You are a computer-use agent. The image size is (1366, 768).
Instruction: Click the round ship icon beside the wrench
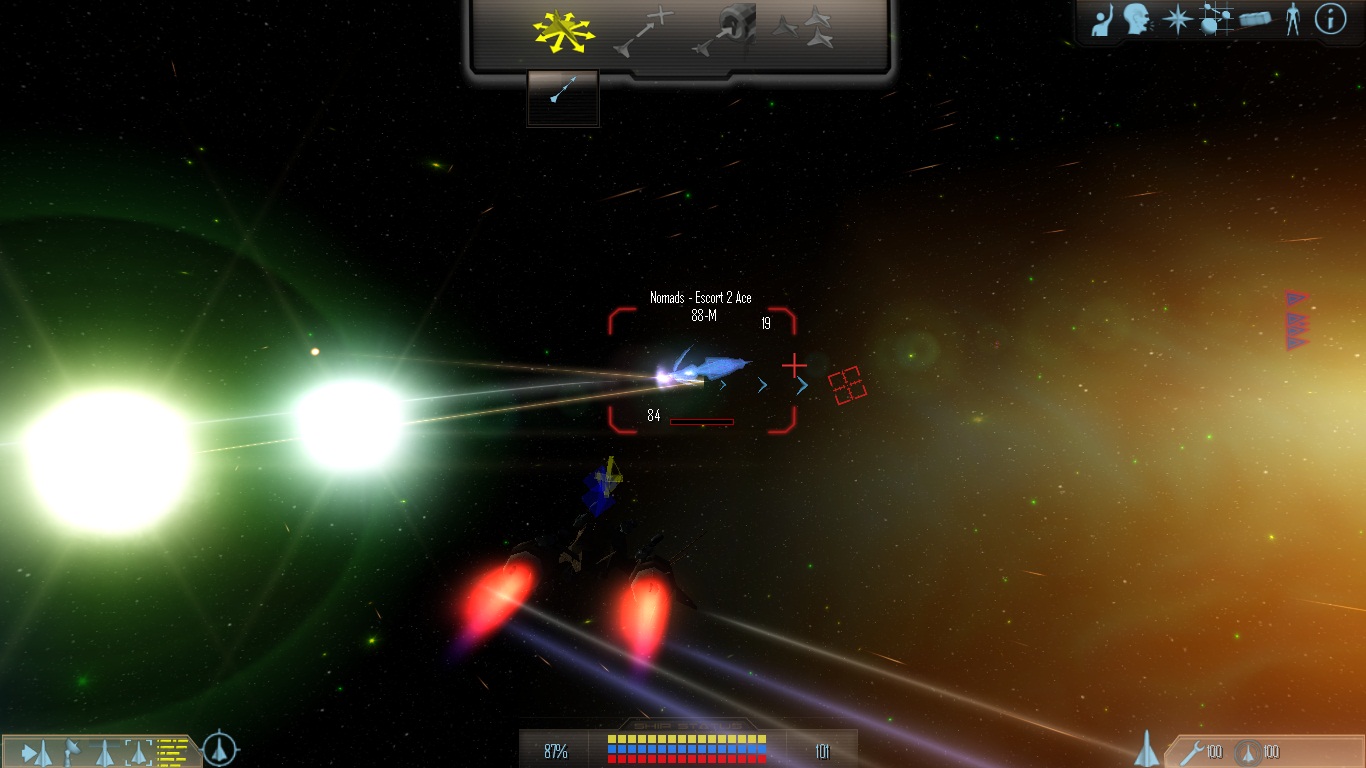pos(1246,752)
